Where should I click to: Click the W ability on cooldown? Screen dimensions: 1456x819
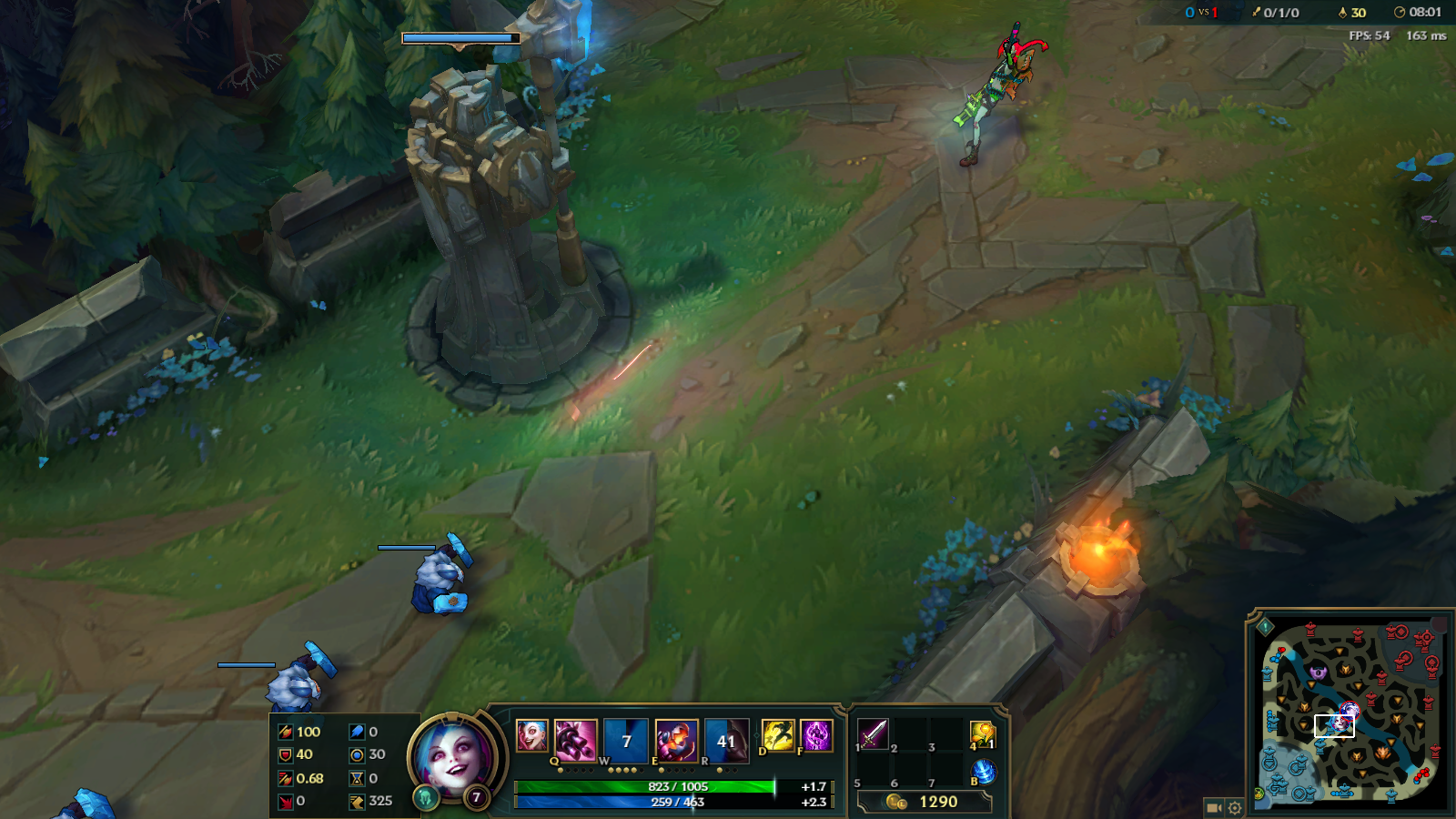coord(626,739)
